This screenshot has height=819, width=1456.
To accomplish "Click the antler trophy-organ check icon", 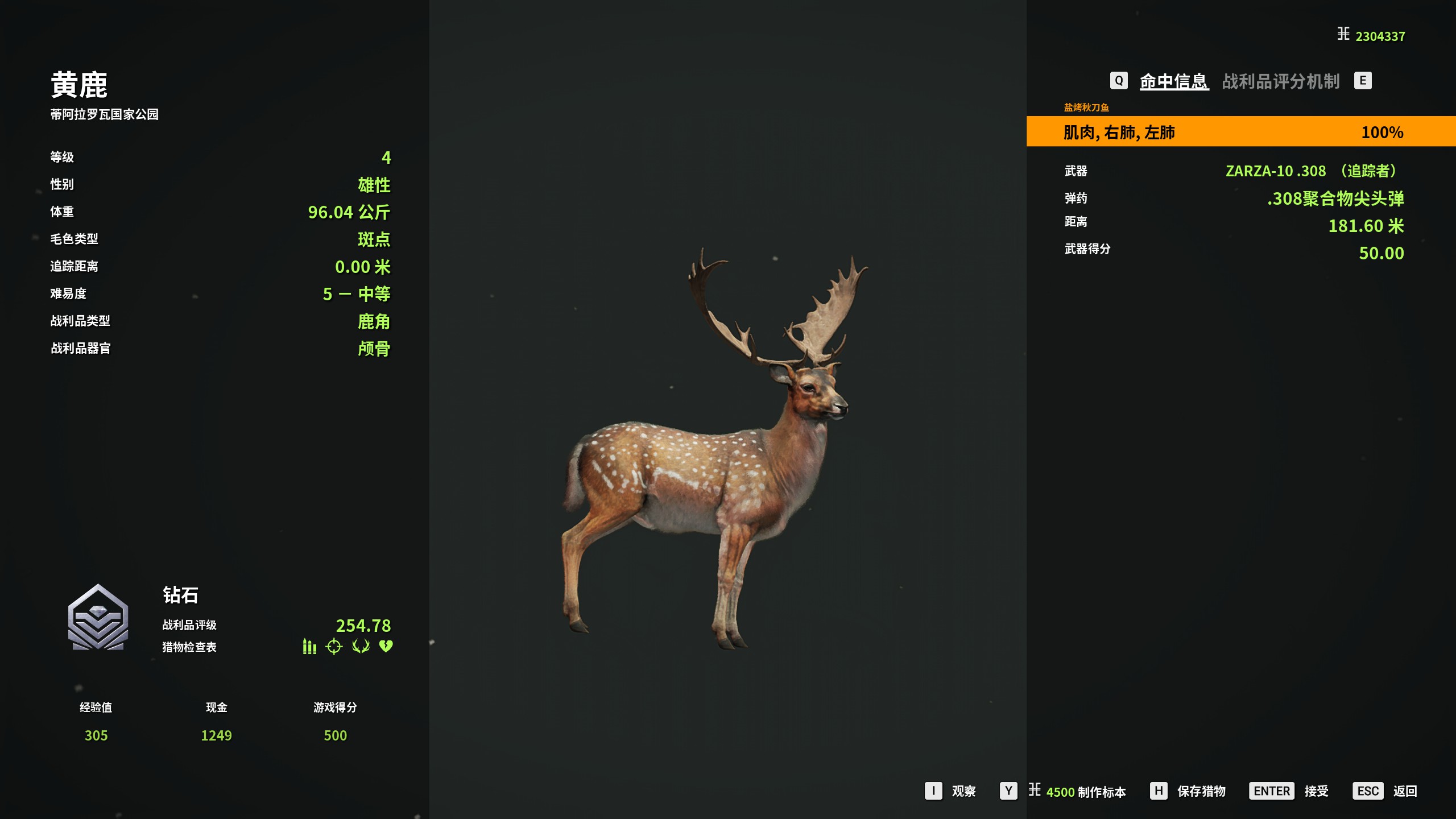I will (361, 647).
